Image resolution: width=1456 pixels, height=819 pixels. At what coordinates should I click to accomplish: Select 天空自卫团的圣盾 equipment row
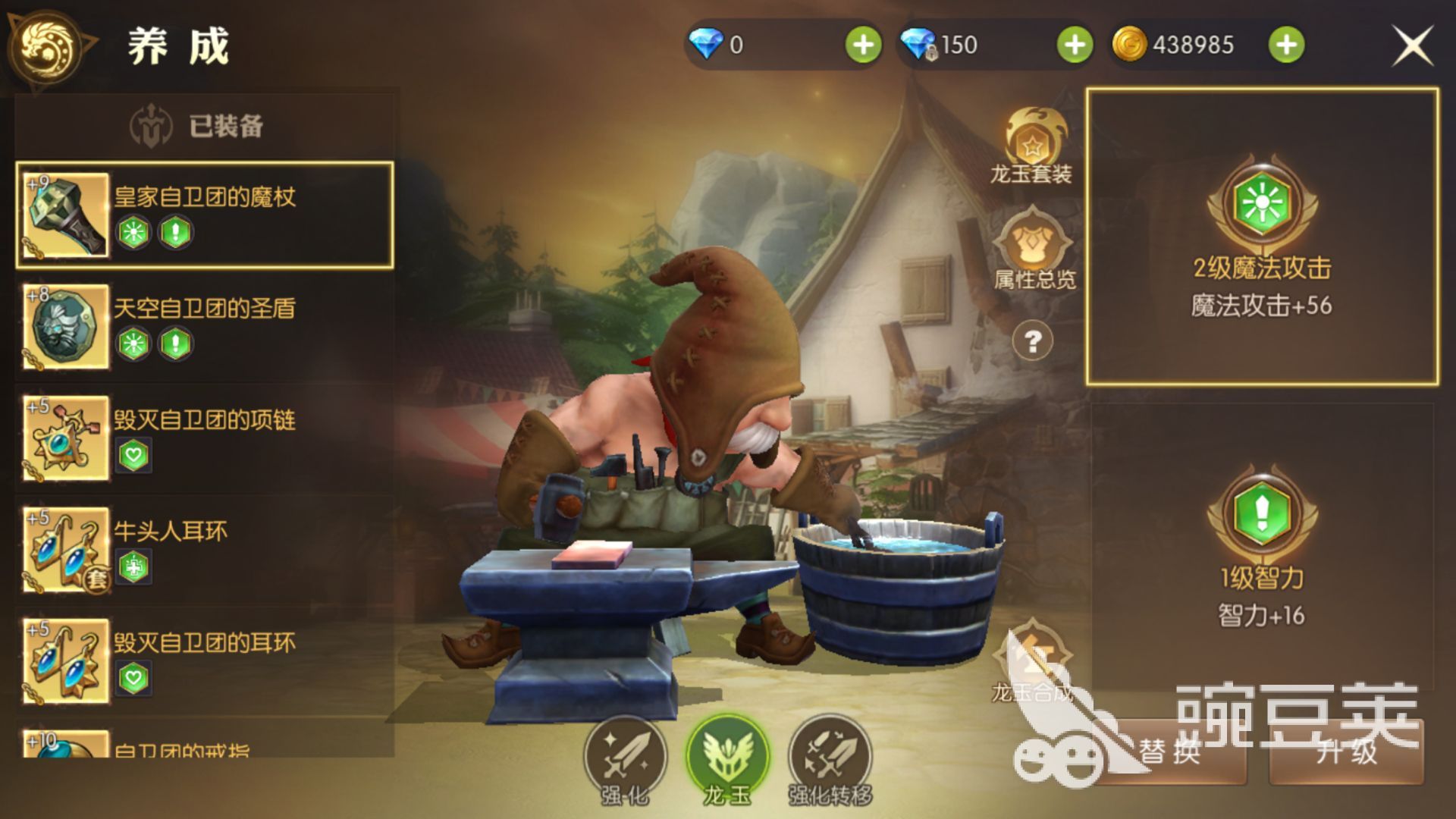pyautogui.click(x=205, y=326)
